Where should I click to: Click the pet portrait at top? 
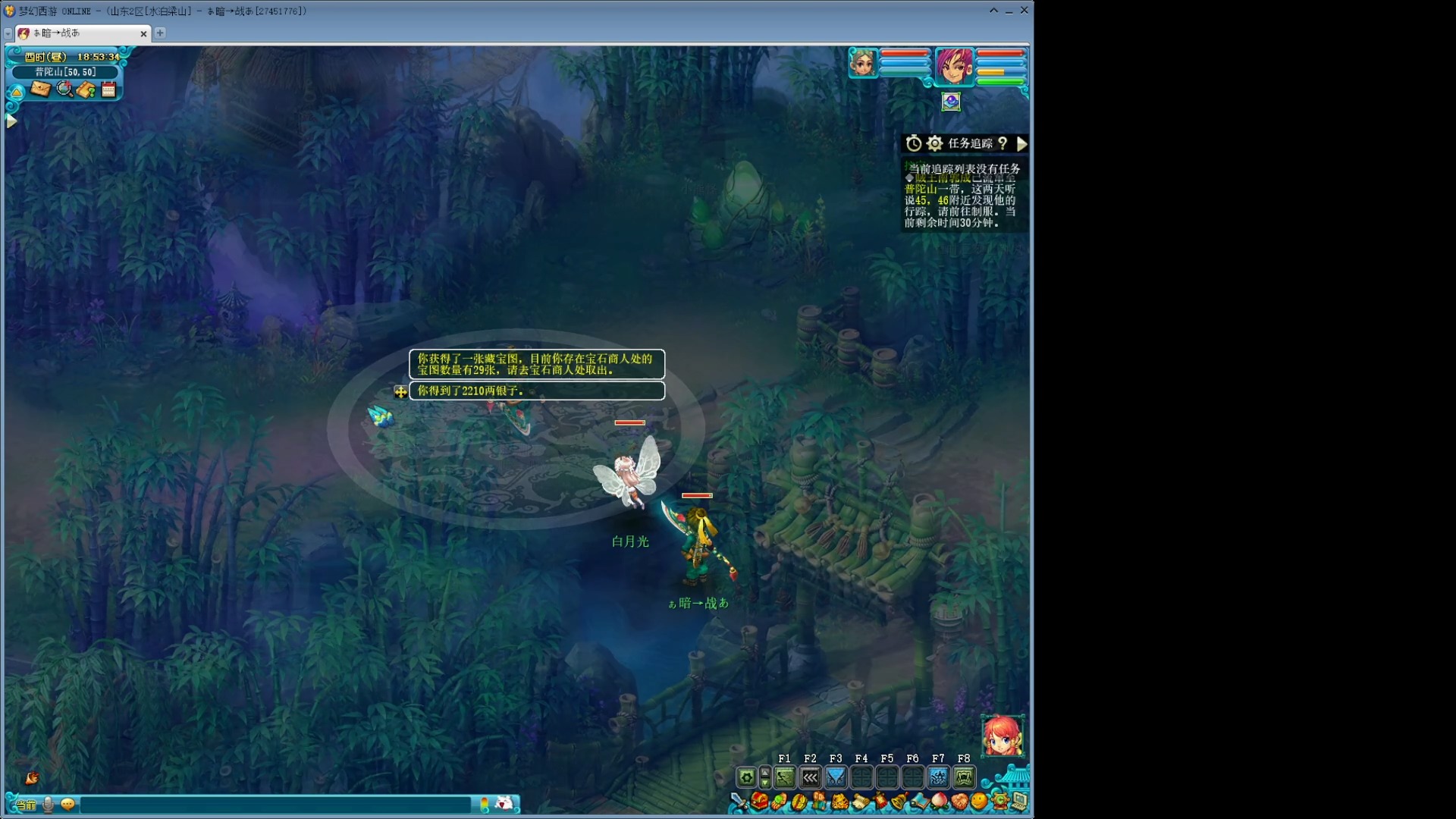click(863, 63)
